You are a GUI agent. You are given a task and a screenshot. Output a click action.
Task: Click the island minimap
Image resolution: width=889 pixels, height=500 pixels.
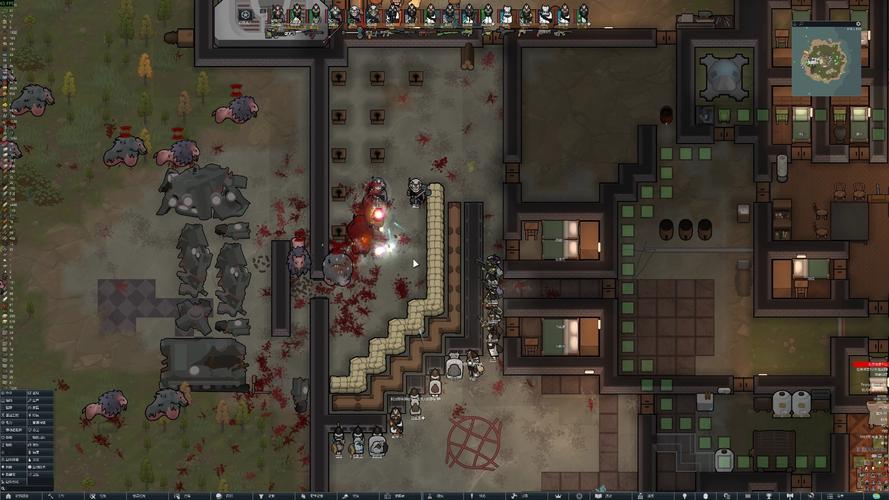click(x=827, y=59)
